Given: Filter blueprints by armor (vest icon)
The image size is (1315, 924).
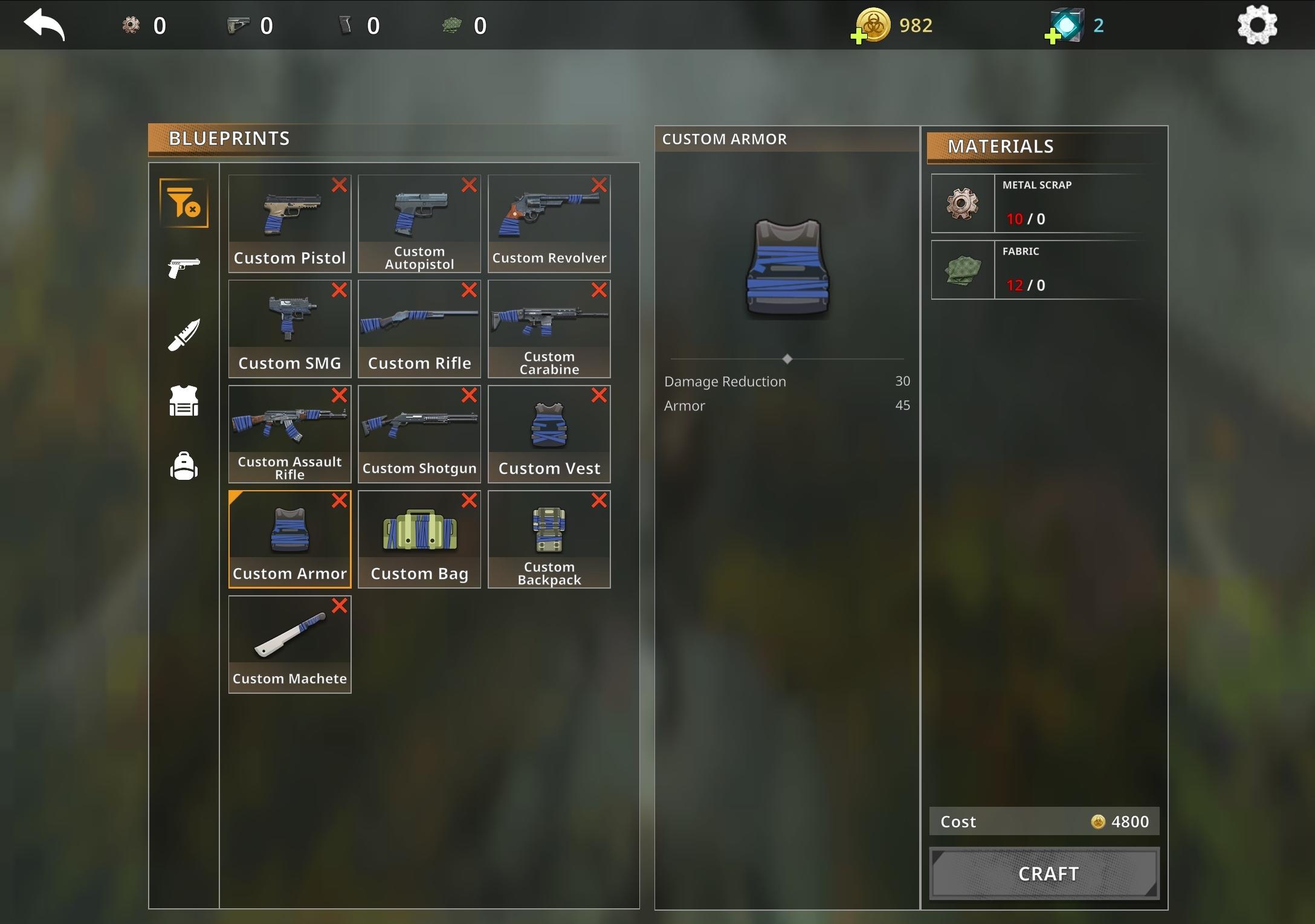Looking at the screenshot, I should pos(183,401).
